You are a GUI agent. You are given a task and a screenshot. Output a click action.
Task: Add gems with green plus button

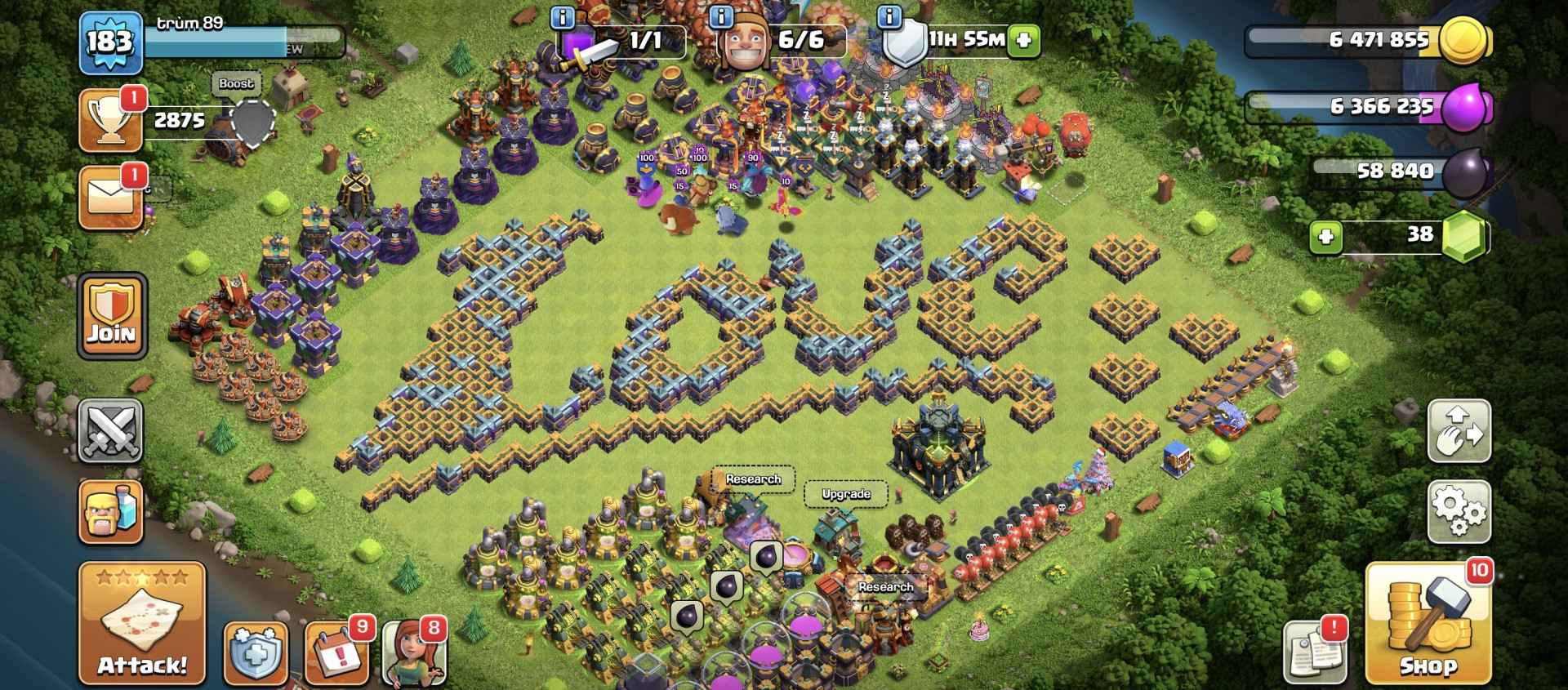(1326, 237)
